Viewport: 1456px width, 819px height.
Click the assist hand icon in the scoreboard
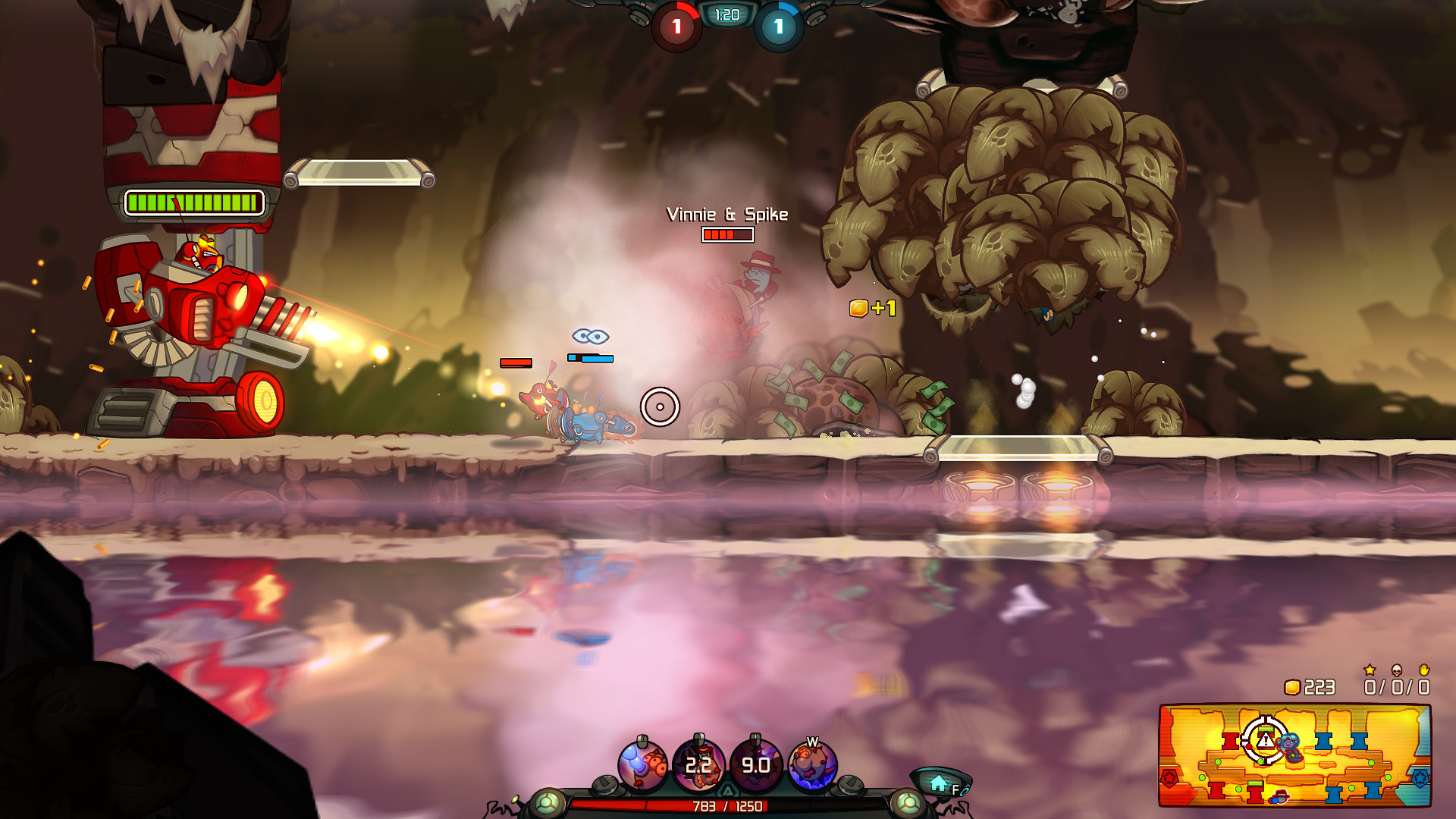1424,670
